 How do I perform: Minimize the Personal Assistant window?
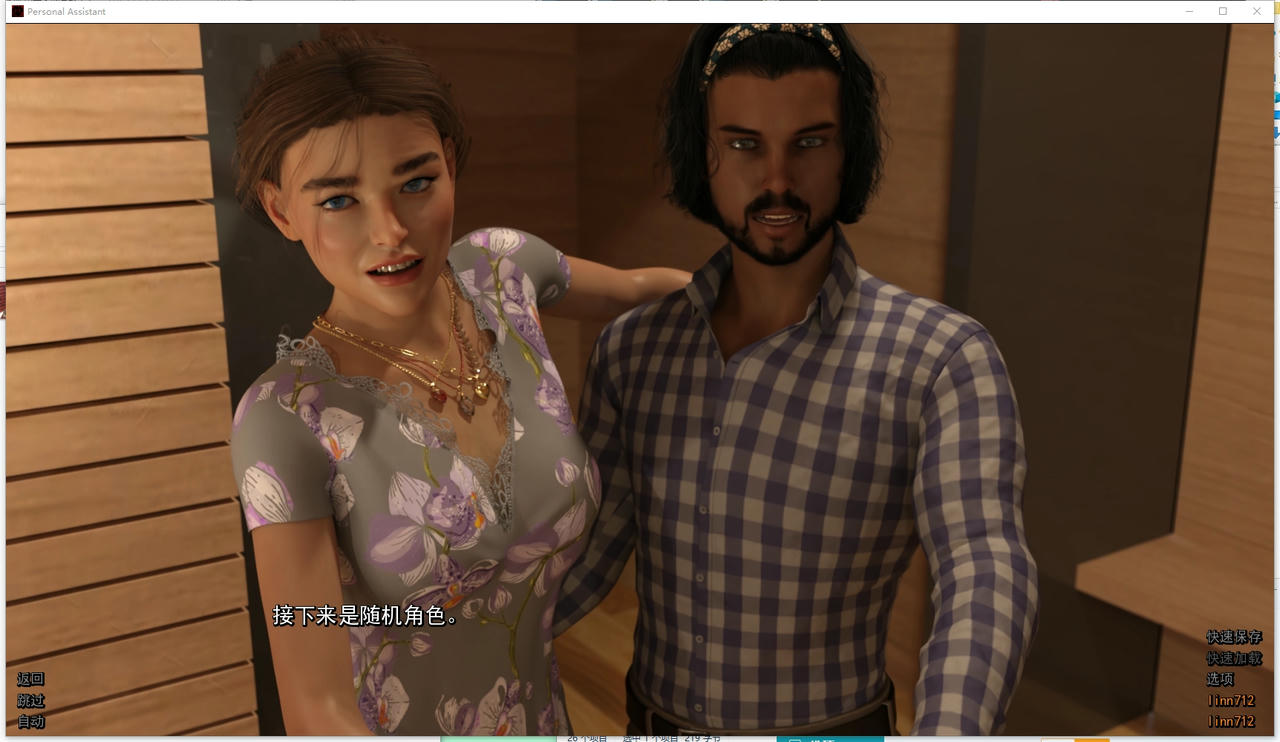1188,11
